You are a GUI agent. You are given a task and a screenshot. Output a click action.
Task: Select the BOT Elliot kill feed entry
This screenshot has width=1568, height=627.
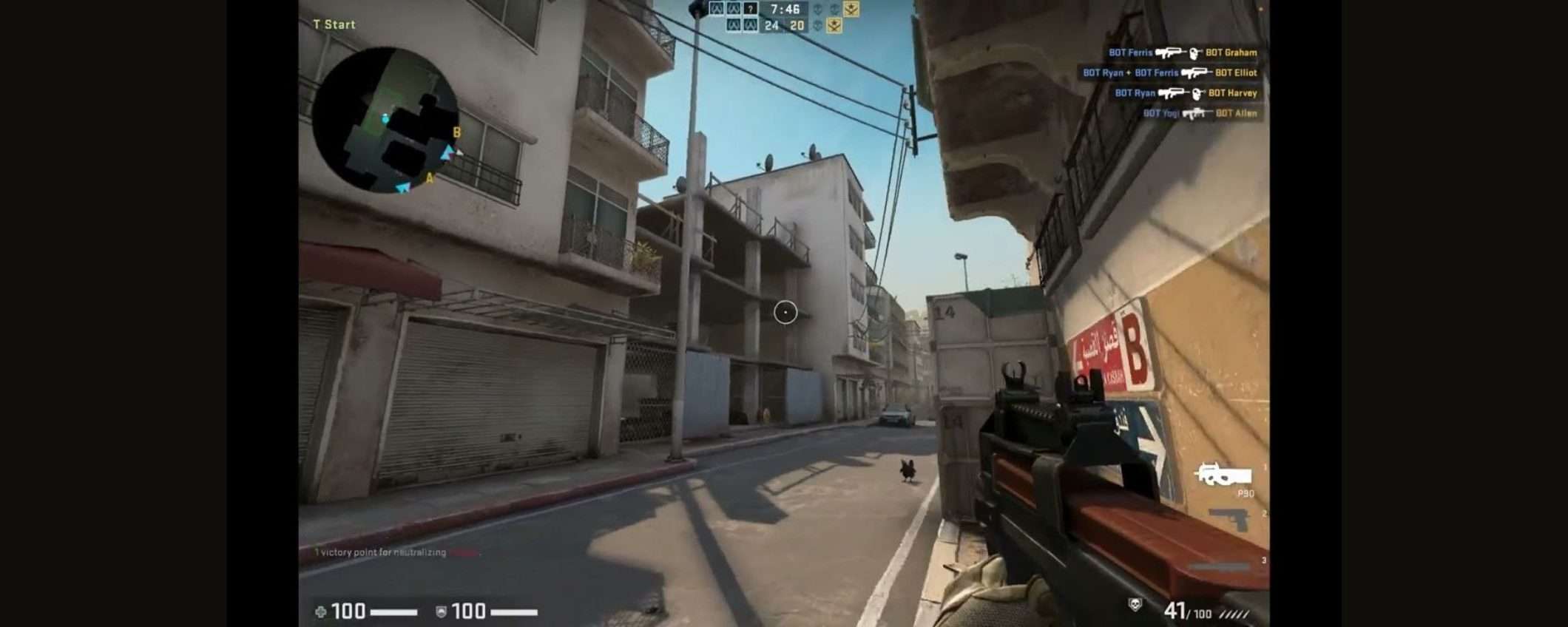coord(1169,72)
